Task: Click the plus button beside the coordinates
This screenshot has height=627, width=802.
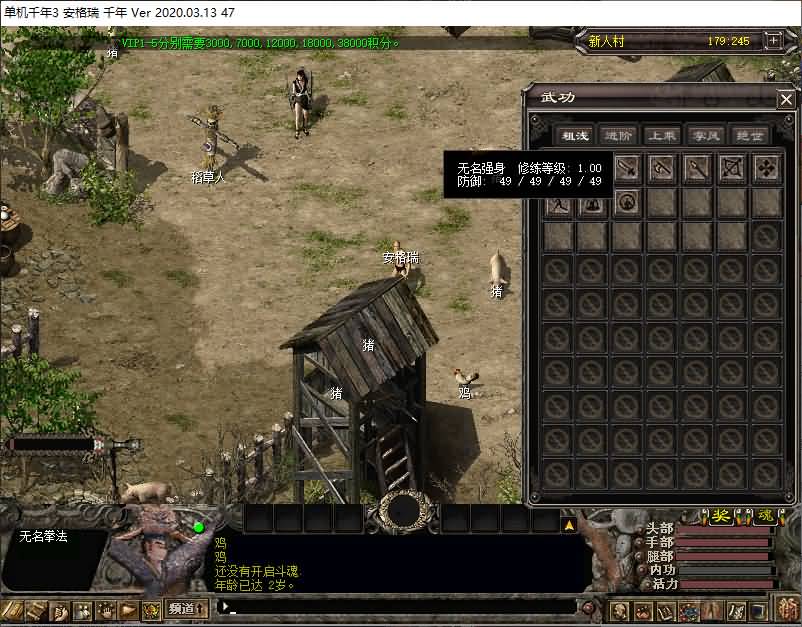Action: [x=773, y=41]
